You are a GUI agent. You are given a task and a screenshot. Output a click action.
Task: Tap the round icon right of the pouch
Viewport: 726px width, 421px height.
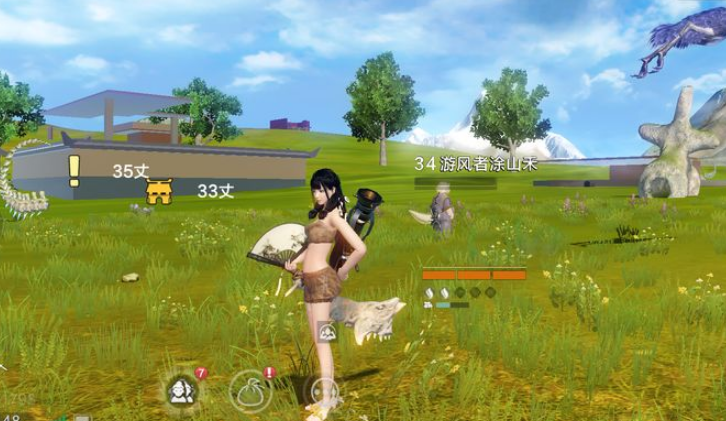(323, 391)
